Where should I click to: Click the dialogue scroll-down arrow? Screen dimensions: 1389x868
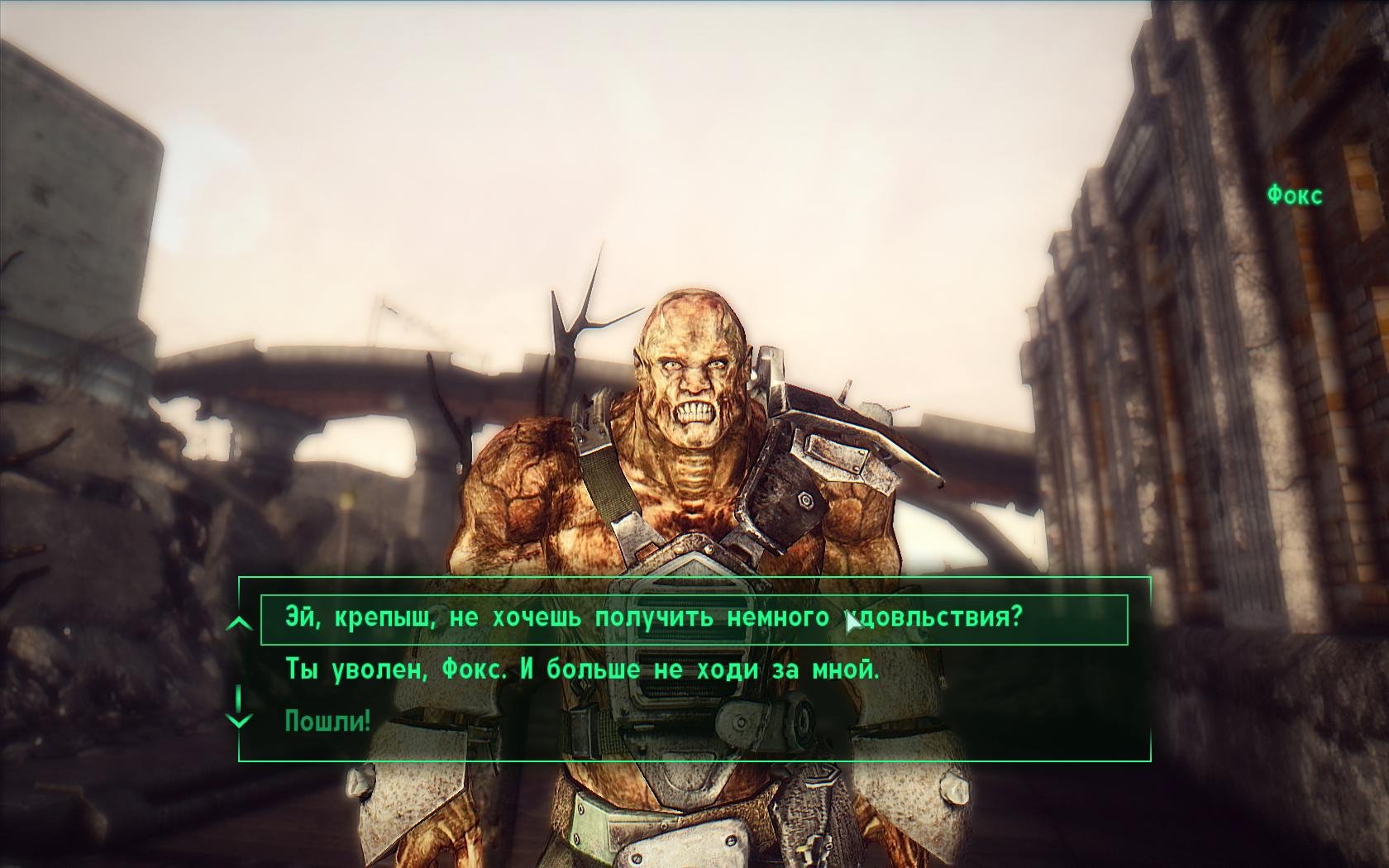pyautogui.click(x=239, y=718)
